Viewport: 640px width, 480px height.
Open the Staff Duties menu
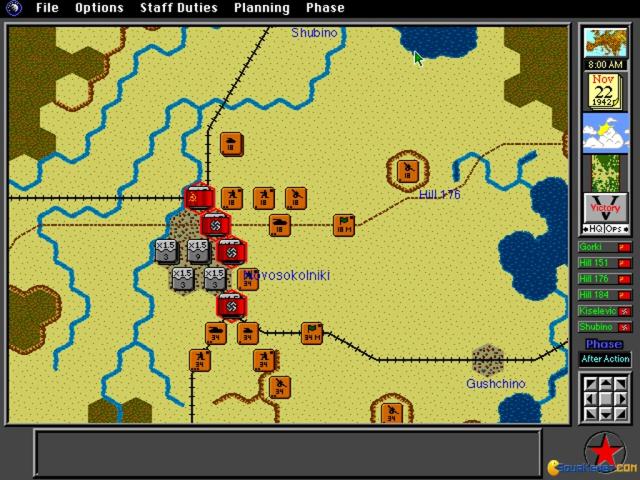179,8
